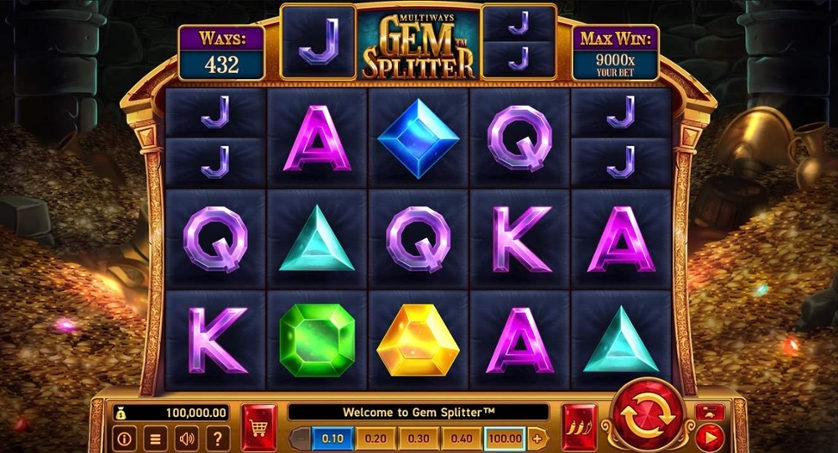This screenshot has width=838, height=453.
Task: Pick the 0.40 bet amount
Action: 462,438
